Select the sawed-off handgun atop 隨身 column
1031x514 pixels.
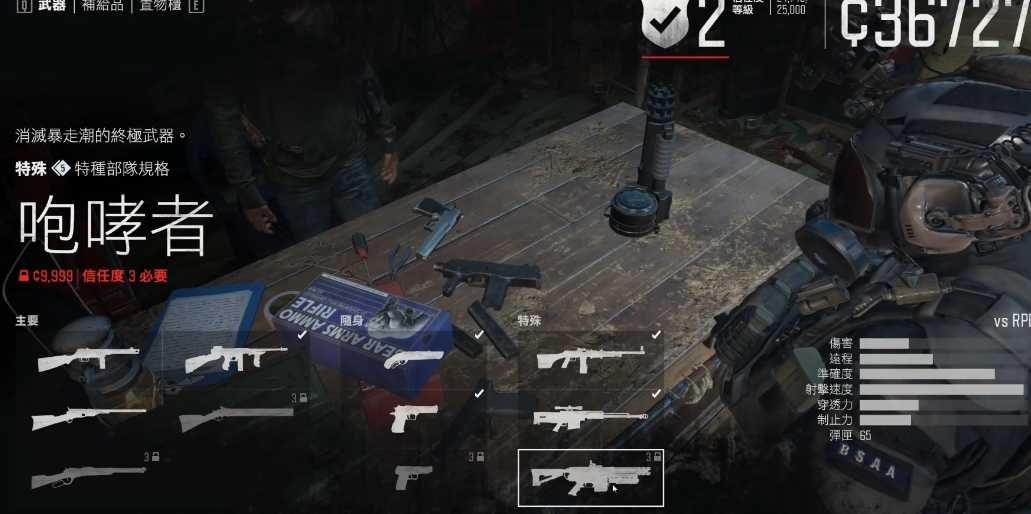tap(414, 359)
